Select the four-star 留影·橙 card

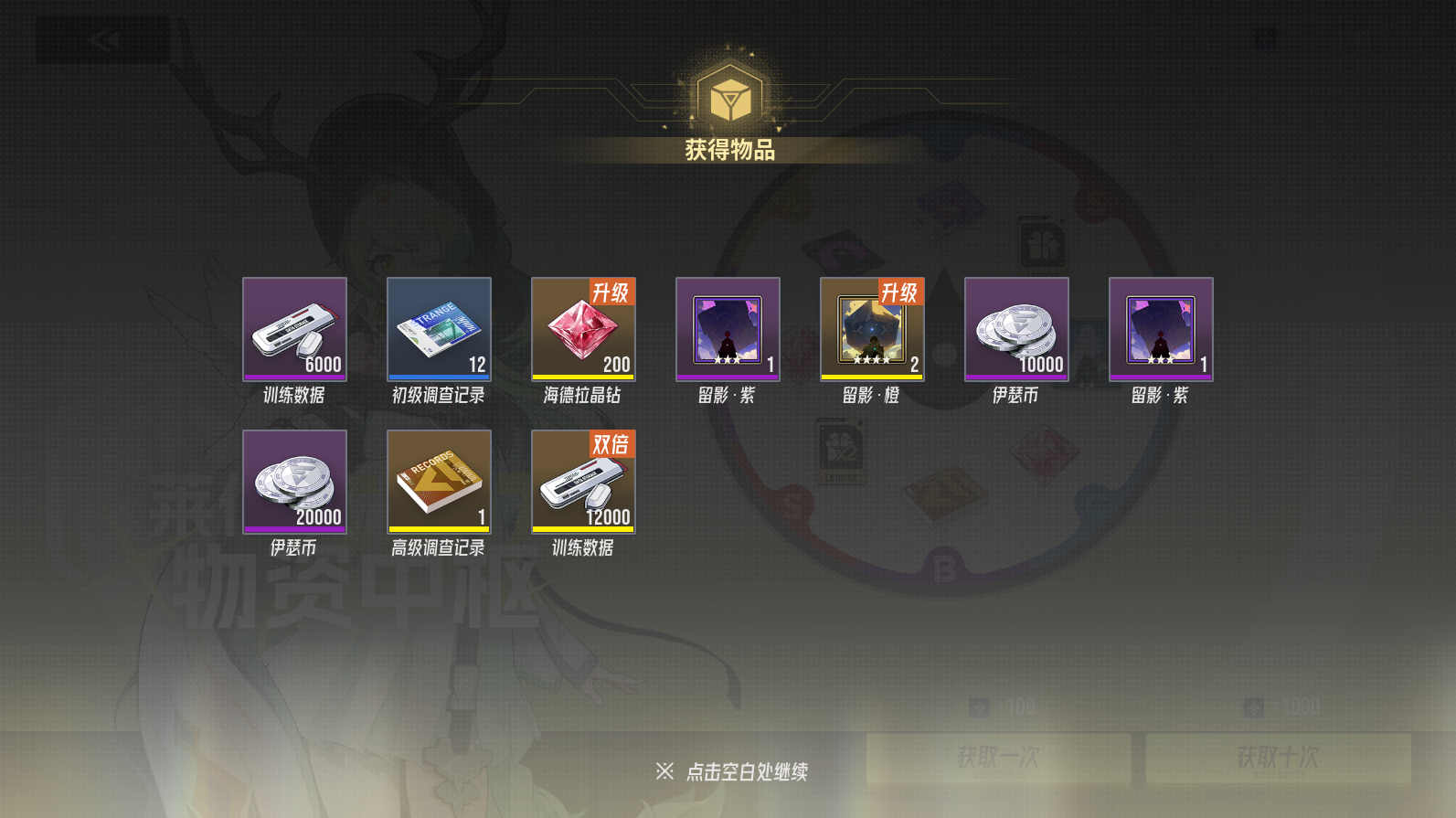[x=872, y=334]
